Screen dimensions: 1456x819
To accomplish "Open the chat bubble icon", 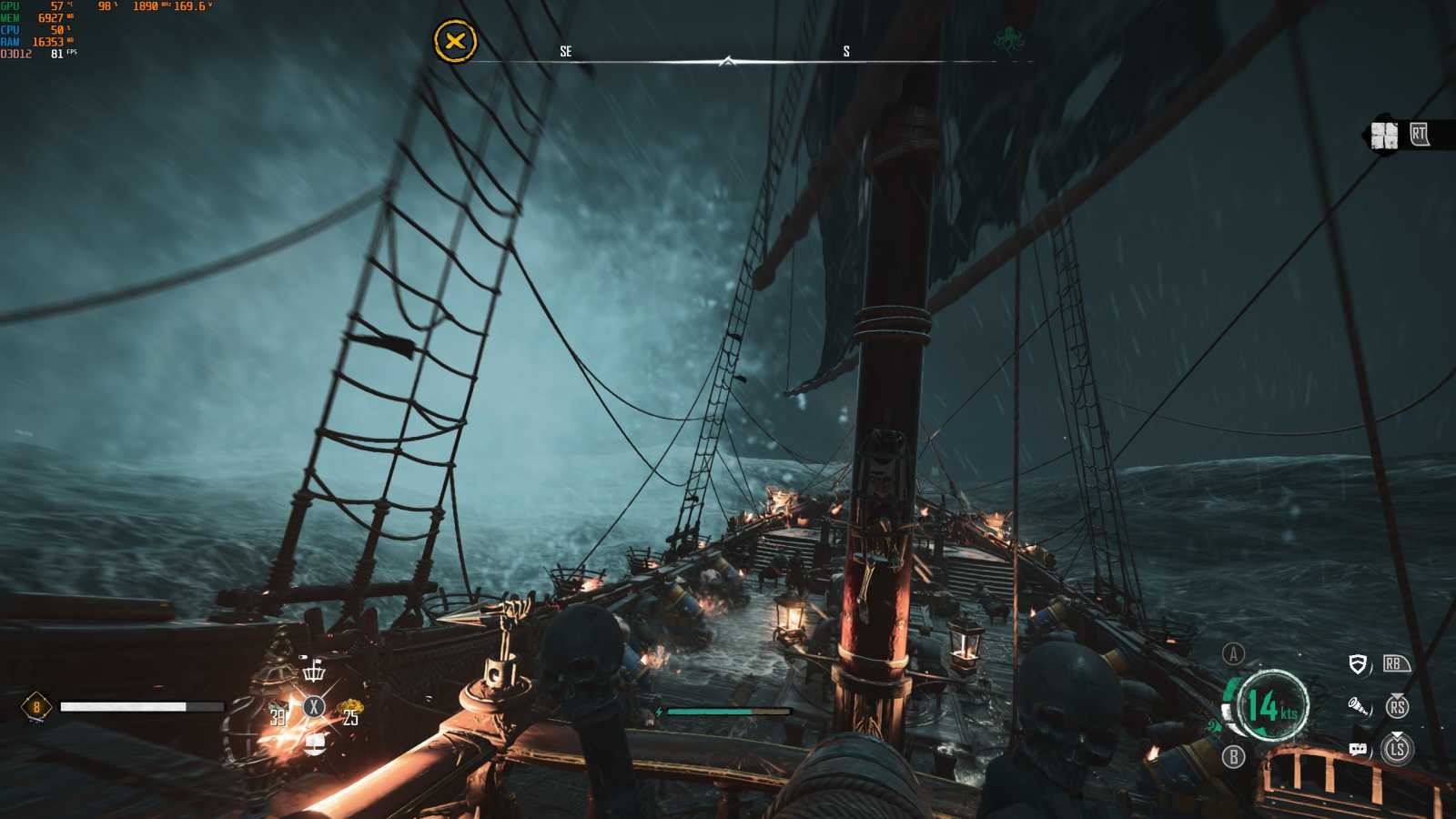I will tap(1358, 749).
